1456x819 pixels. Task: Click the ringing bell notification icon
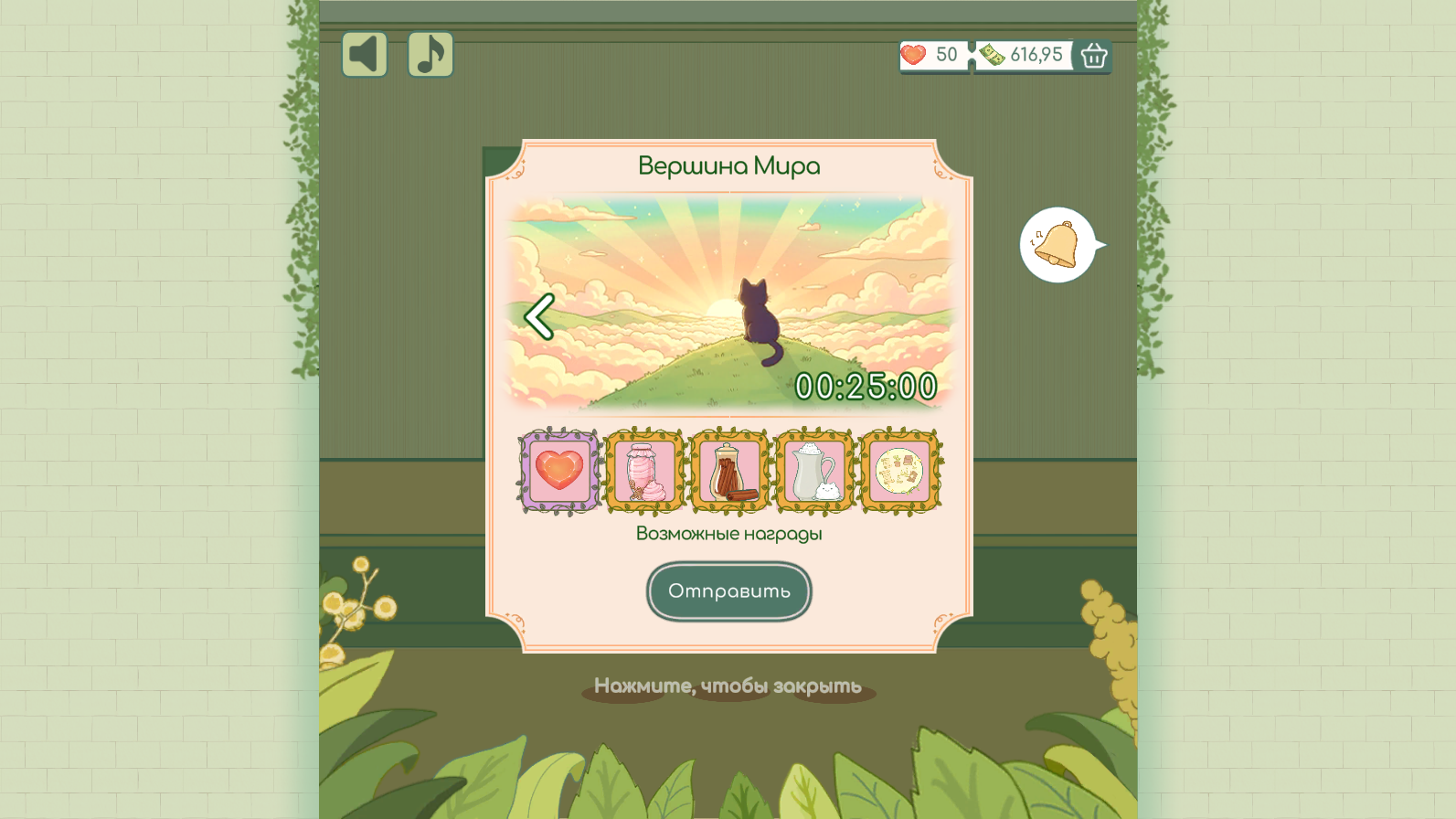(1058, 243)
